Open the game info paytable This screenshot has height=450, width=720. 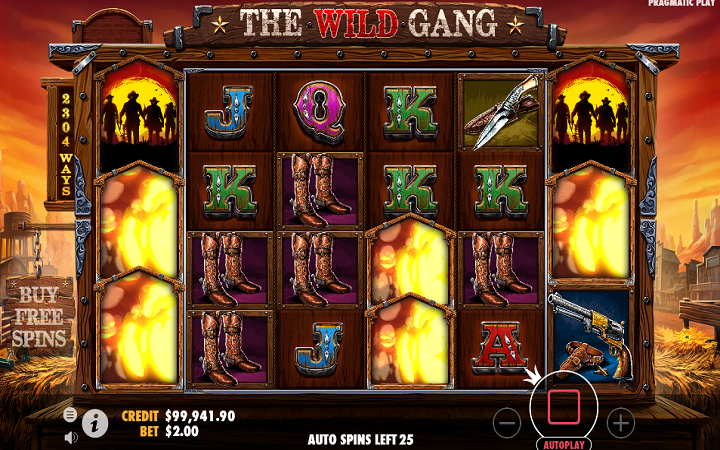[96, 423]
